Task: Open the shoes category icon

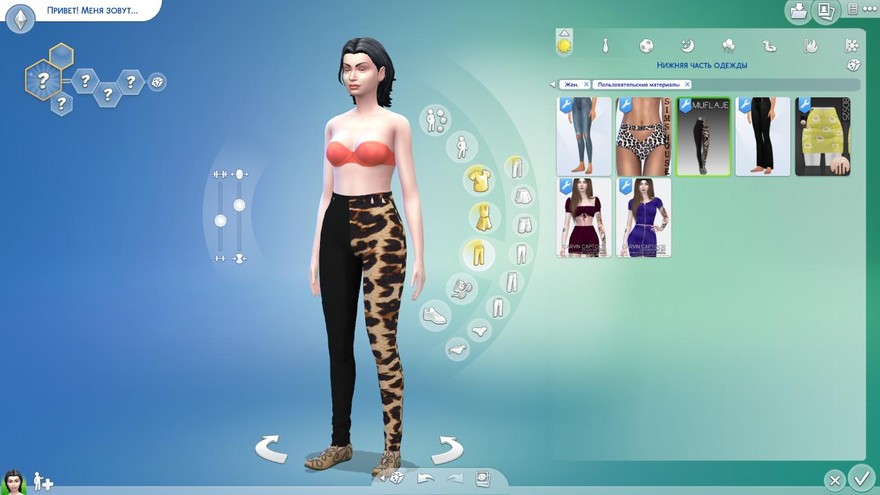Action: (x=434, y=316)
